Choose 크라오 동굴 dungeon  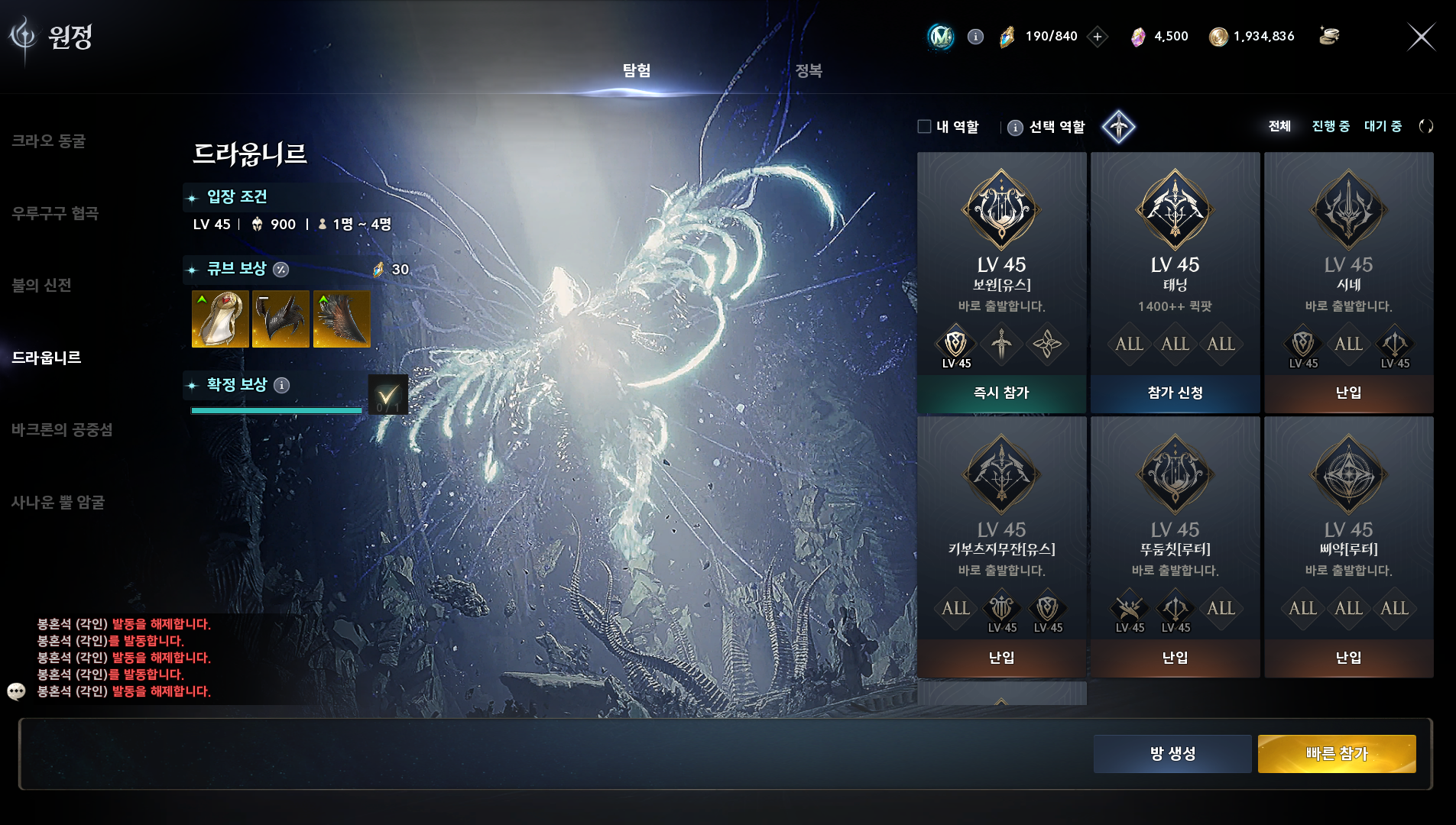click(x=49, y=141)
